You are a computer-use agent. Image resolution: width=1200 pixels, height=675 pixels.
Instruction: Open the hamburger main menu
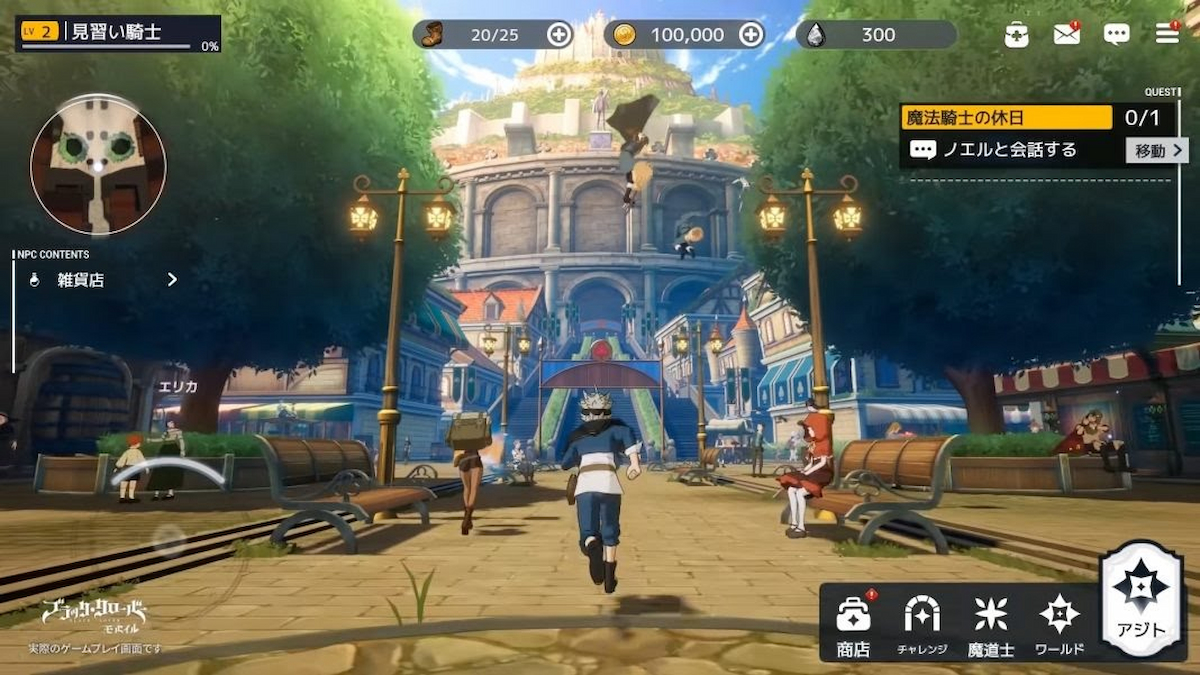coord(1167,34)
